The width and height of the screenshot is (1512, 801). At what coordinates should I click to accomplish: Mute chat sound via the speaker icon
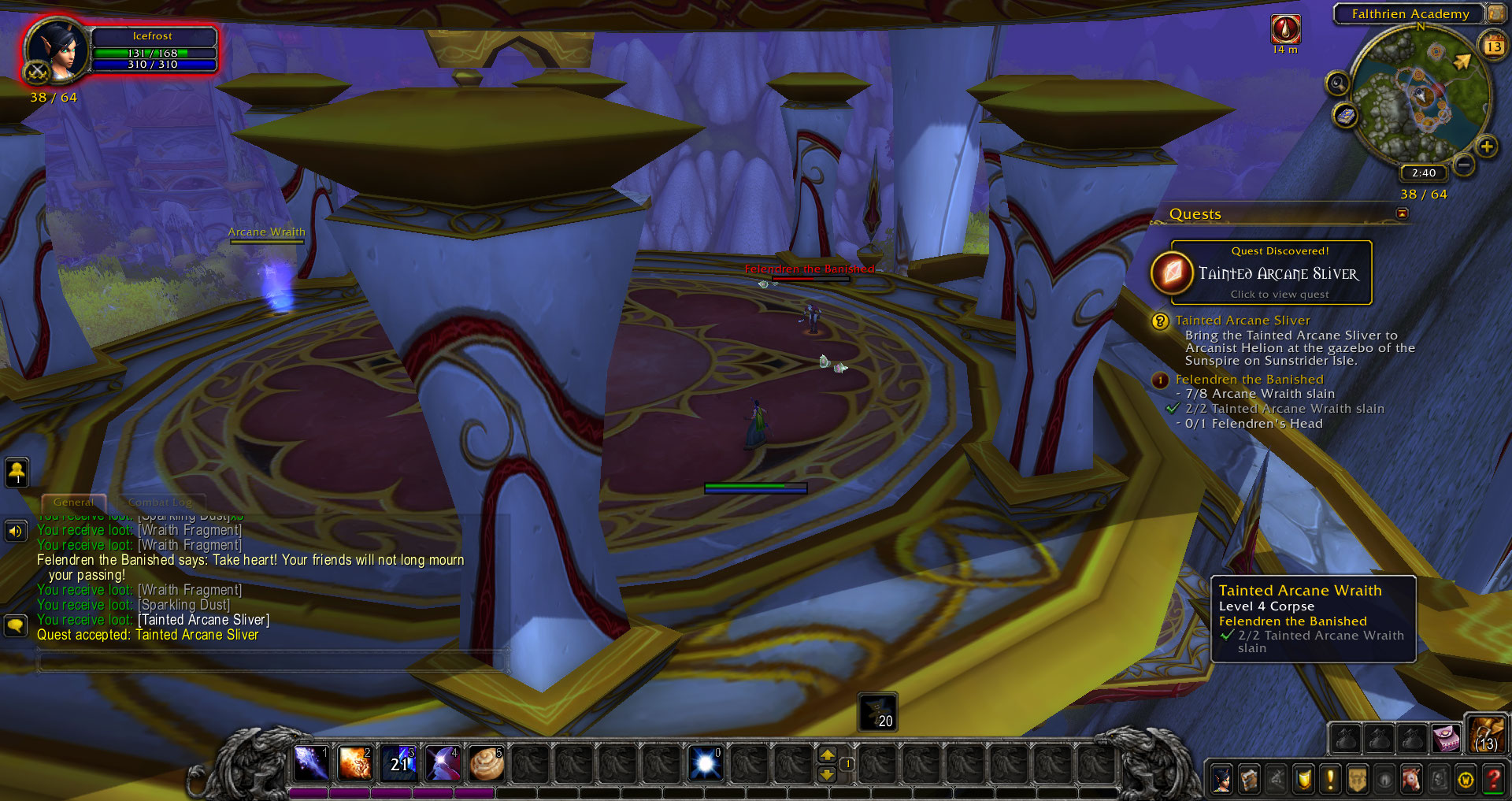click(x=16, y=530)
